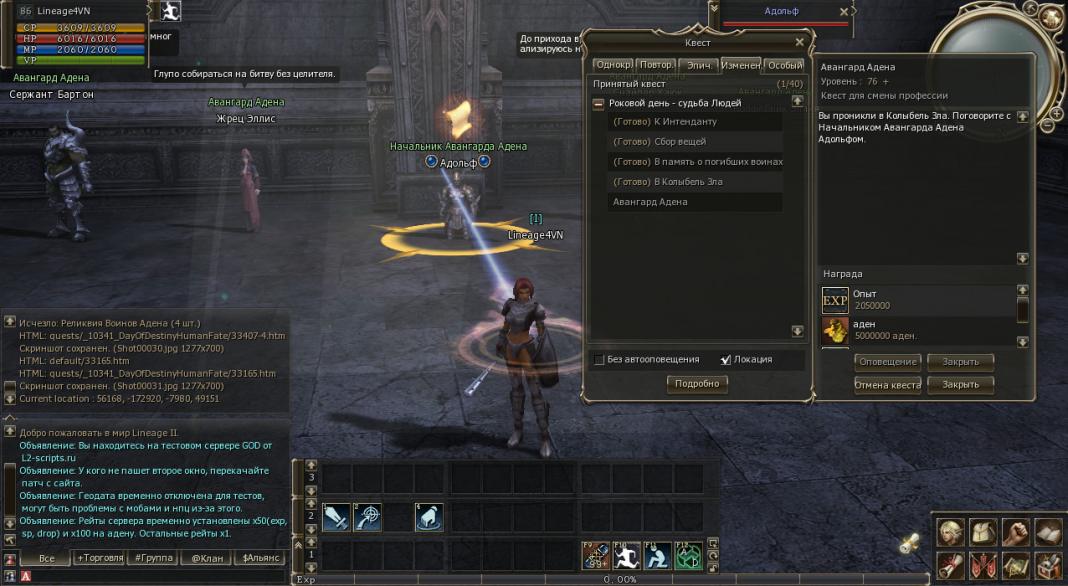Open the Повтор. quest tab

[x=656, y=65]
